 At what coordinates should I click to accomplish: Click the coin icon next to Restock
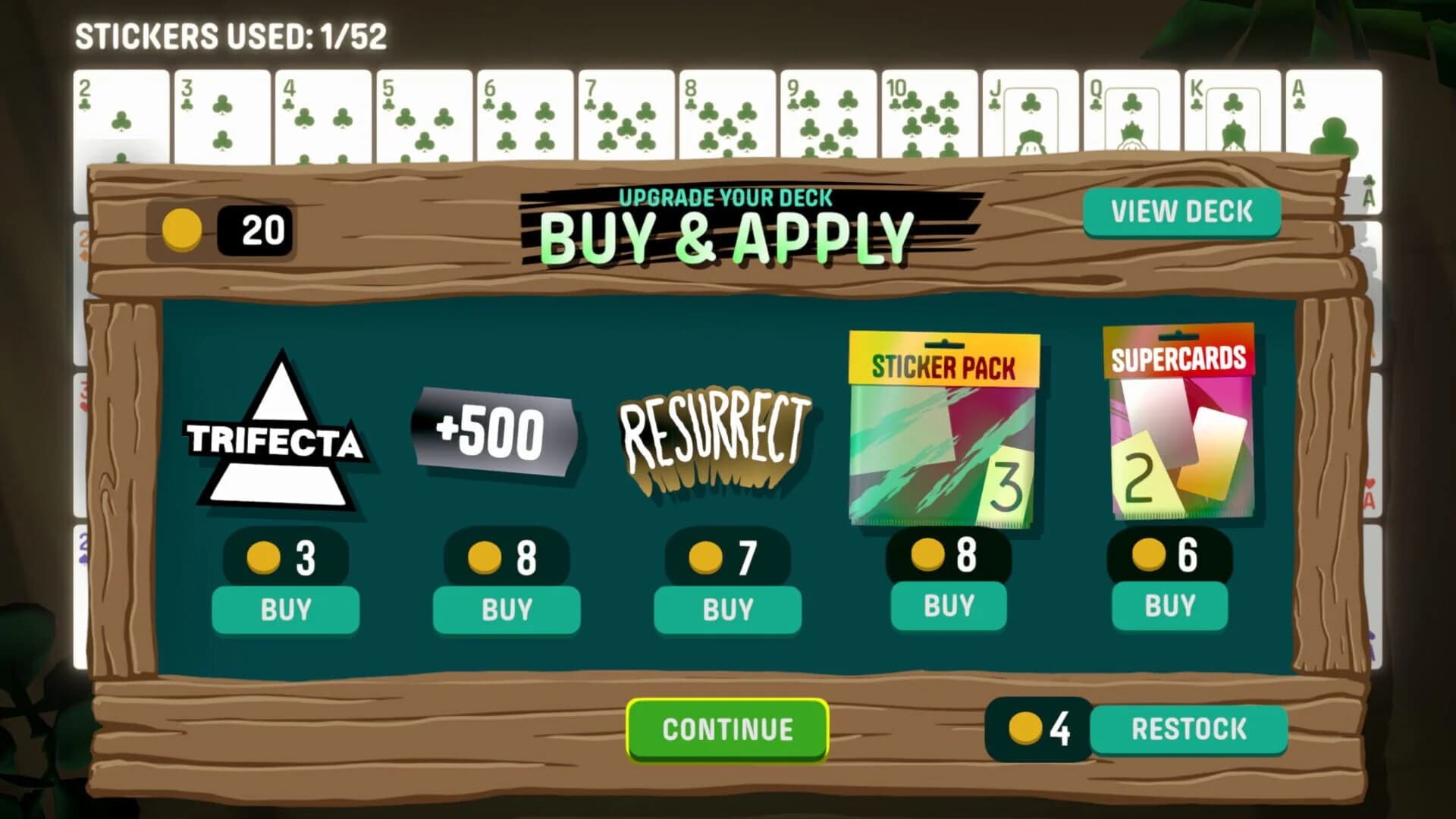1027,729
